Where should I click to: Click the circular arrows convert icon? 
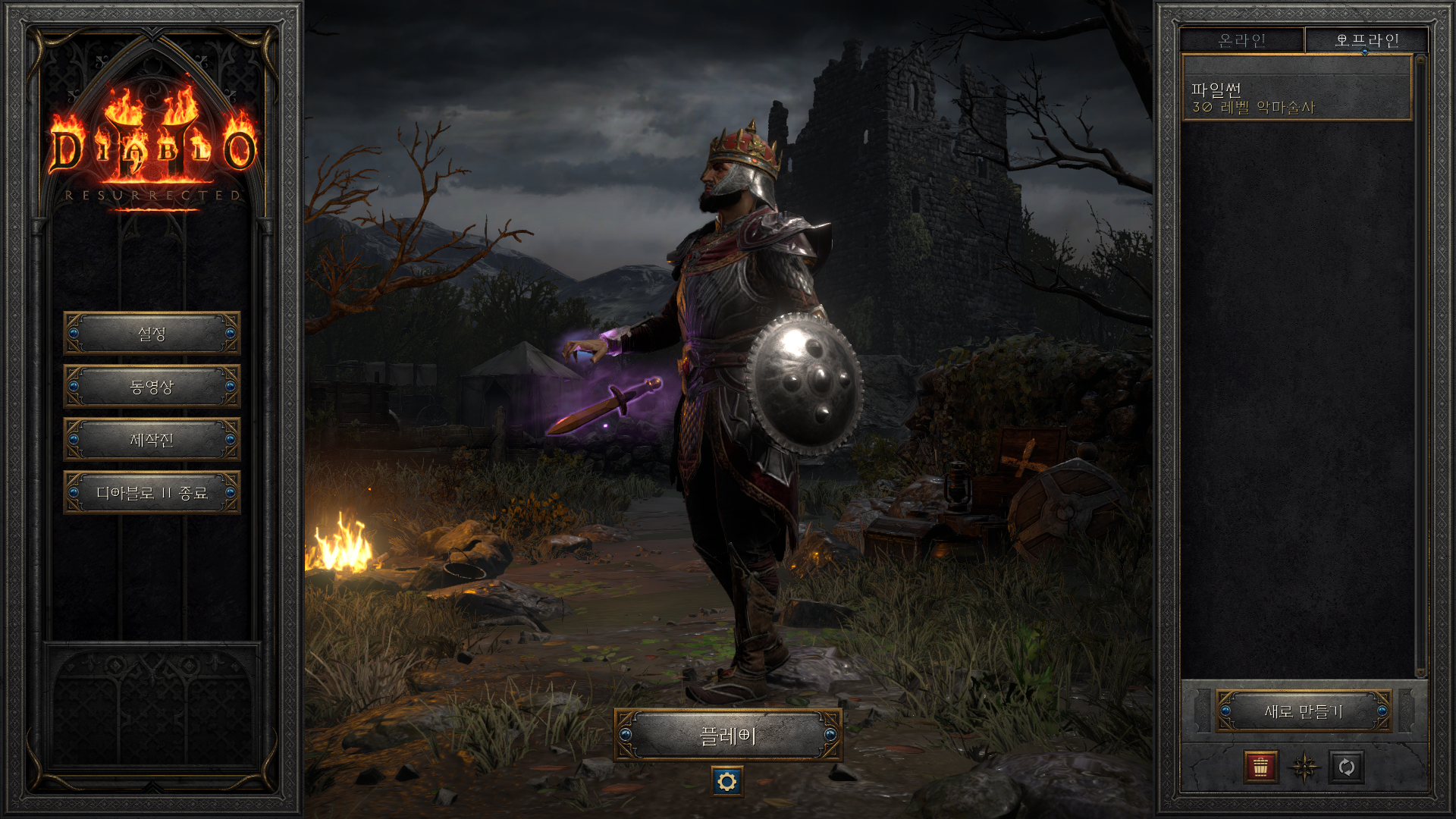point(1347,767)
